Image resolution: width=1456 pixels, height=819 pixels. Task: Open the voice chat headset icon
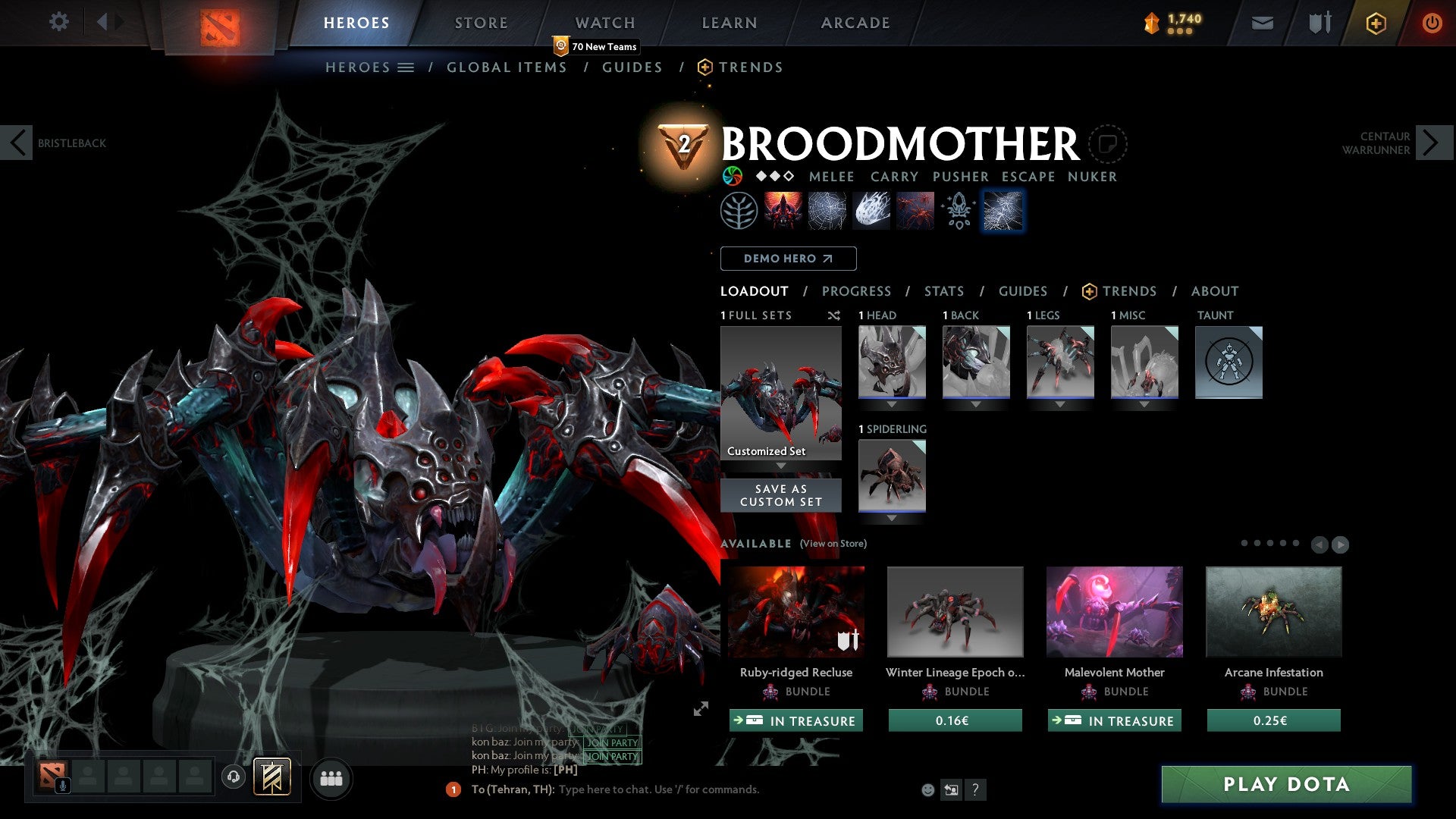[234, 778]
